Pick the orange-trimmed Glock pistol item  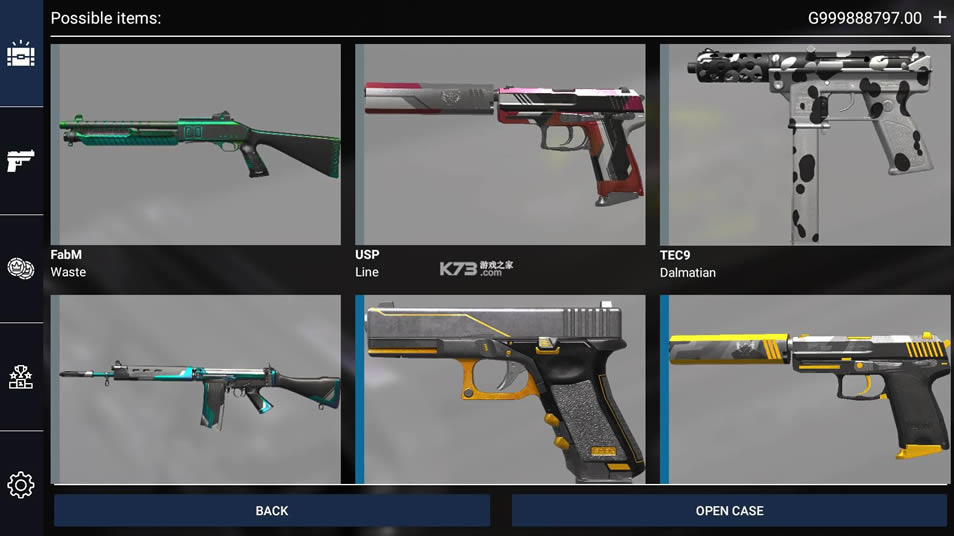(x=500, y=389)
